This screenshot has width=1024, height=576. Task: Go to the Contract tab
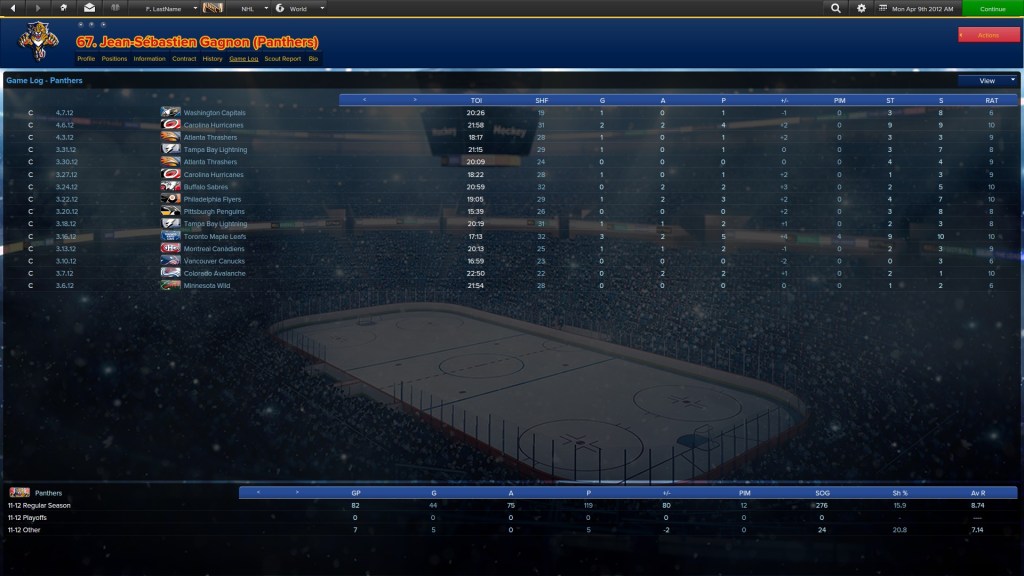pyautogui.click(x=184, y=59)
